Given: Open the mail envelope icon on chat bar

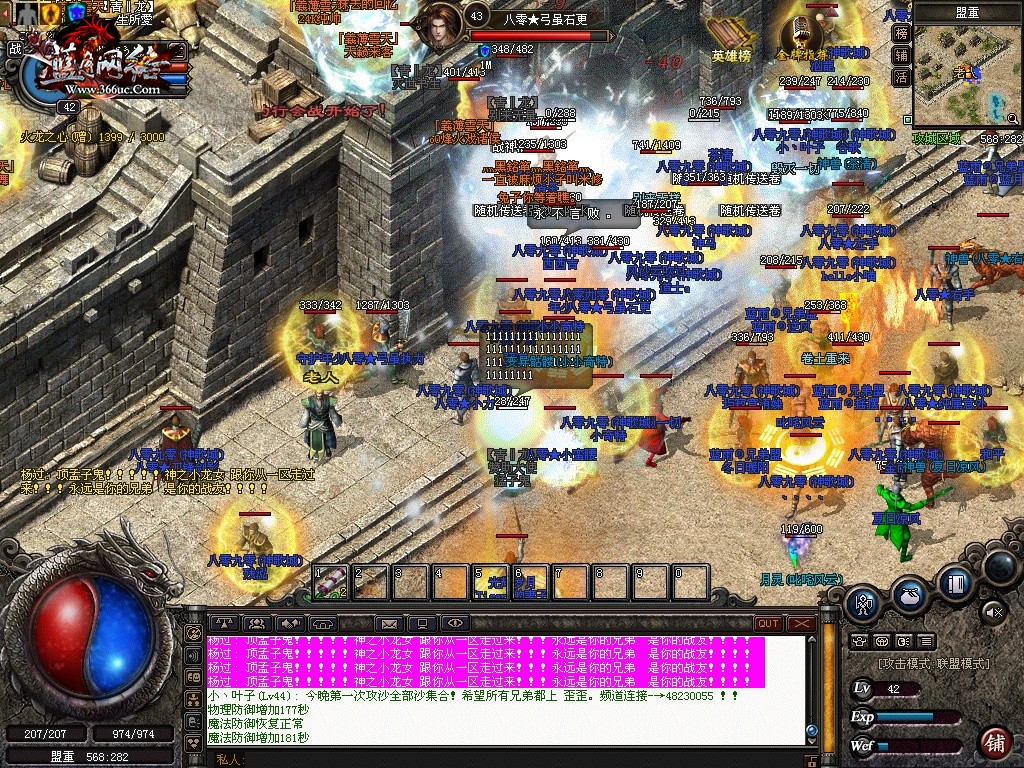Looking at the screenshot, I should tap(389, 624).
